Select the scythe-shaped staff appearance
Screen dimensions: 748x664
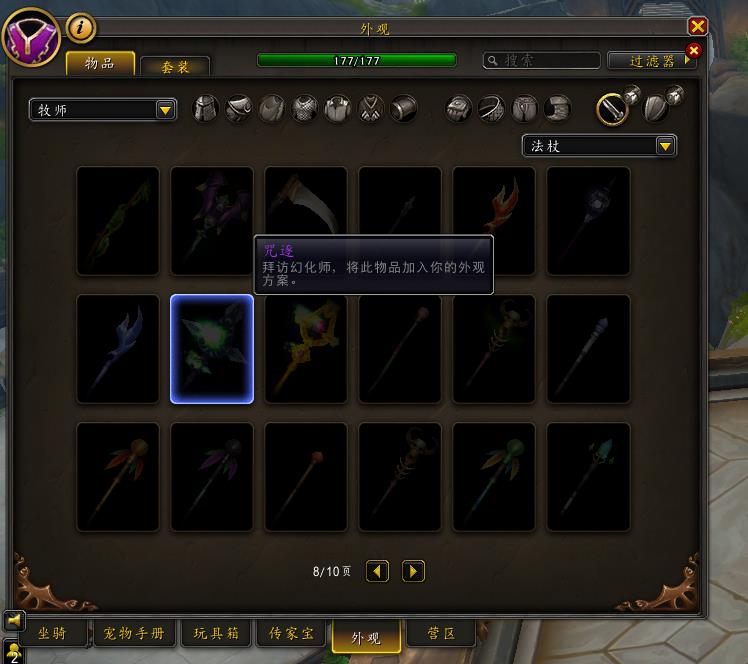(306, 220)
